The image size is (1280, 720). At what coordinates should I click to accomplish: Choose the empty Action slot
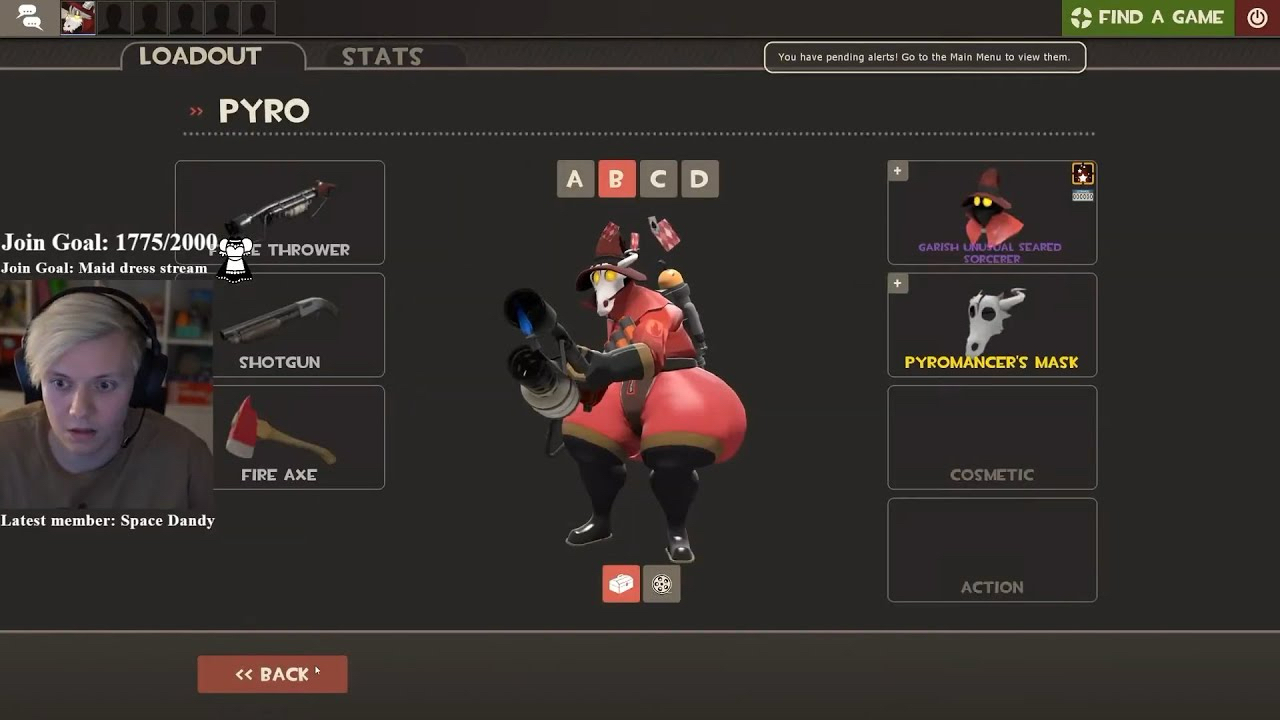991,550
